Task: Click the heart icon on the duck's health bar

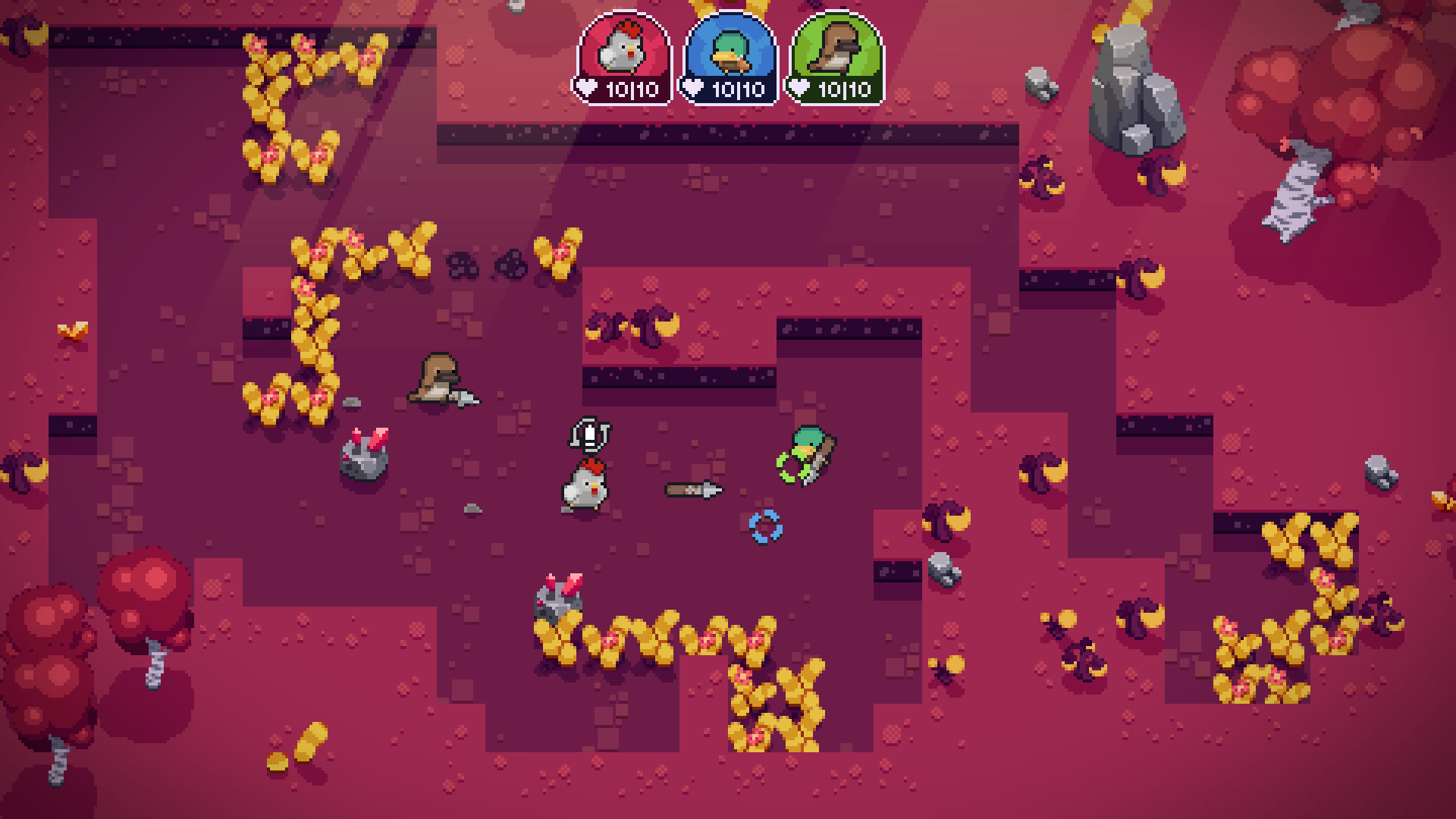Action: [692, 87]
